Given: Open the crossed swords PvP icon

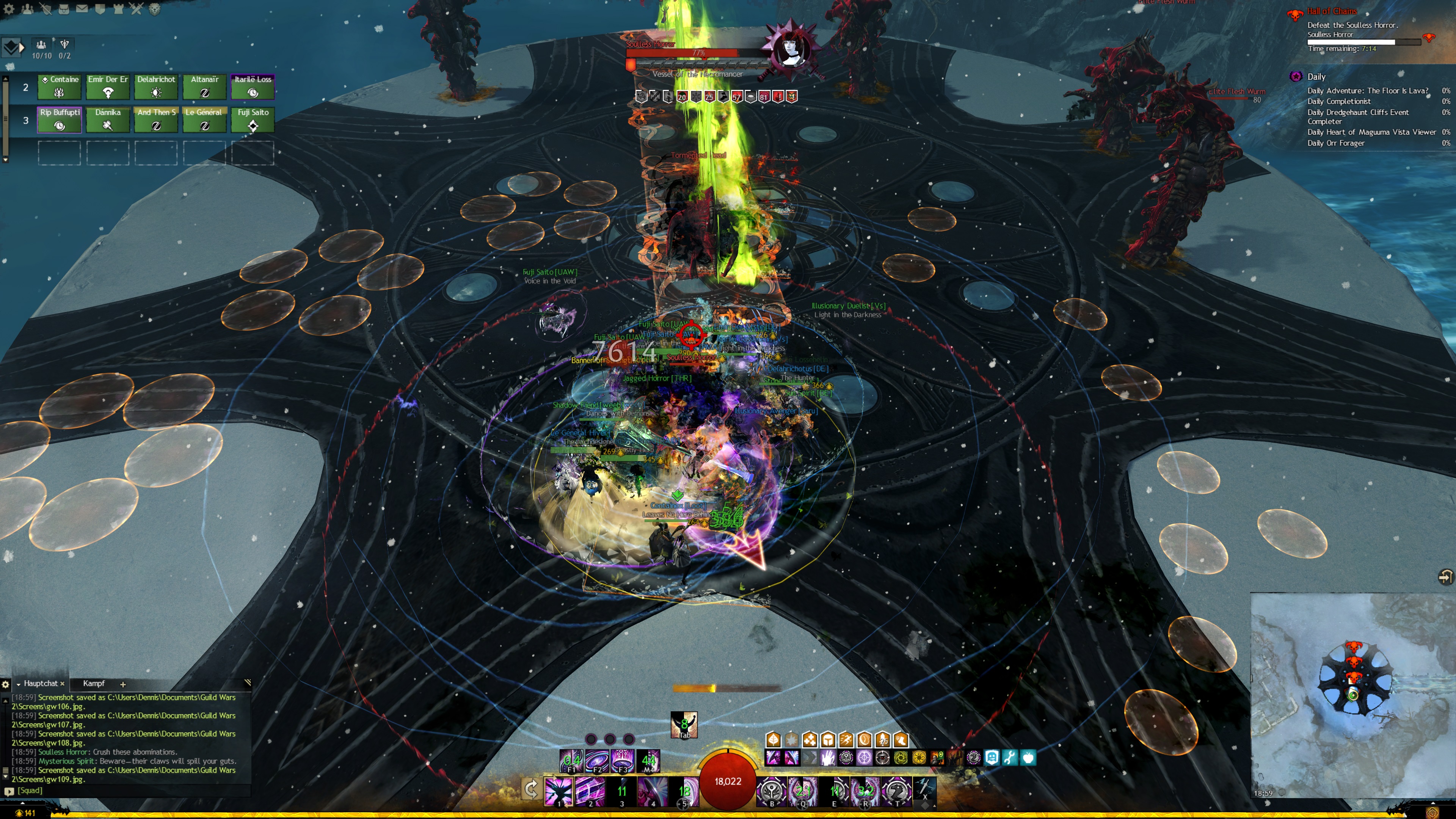Looking at the screenshot, I should pos(136,9).
